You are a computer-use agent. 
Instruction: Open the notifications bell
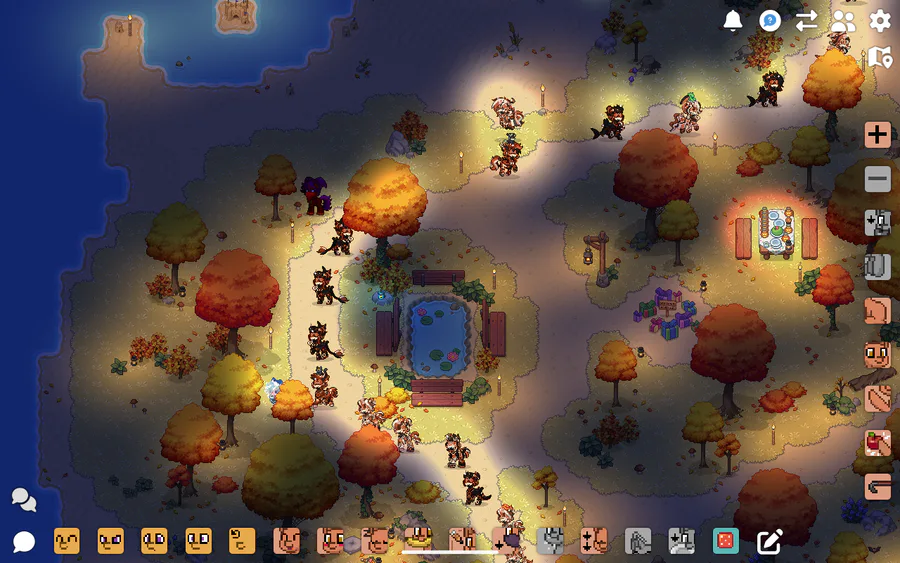733,21
